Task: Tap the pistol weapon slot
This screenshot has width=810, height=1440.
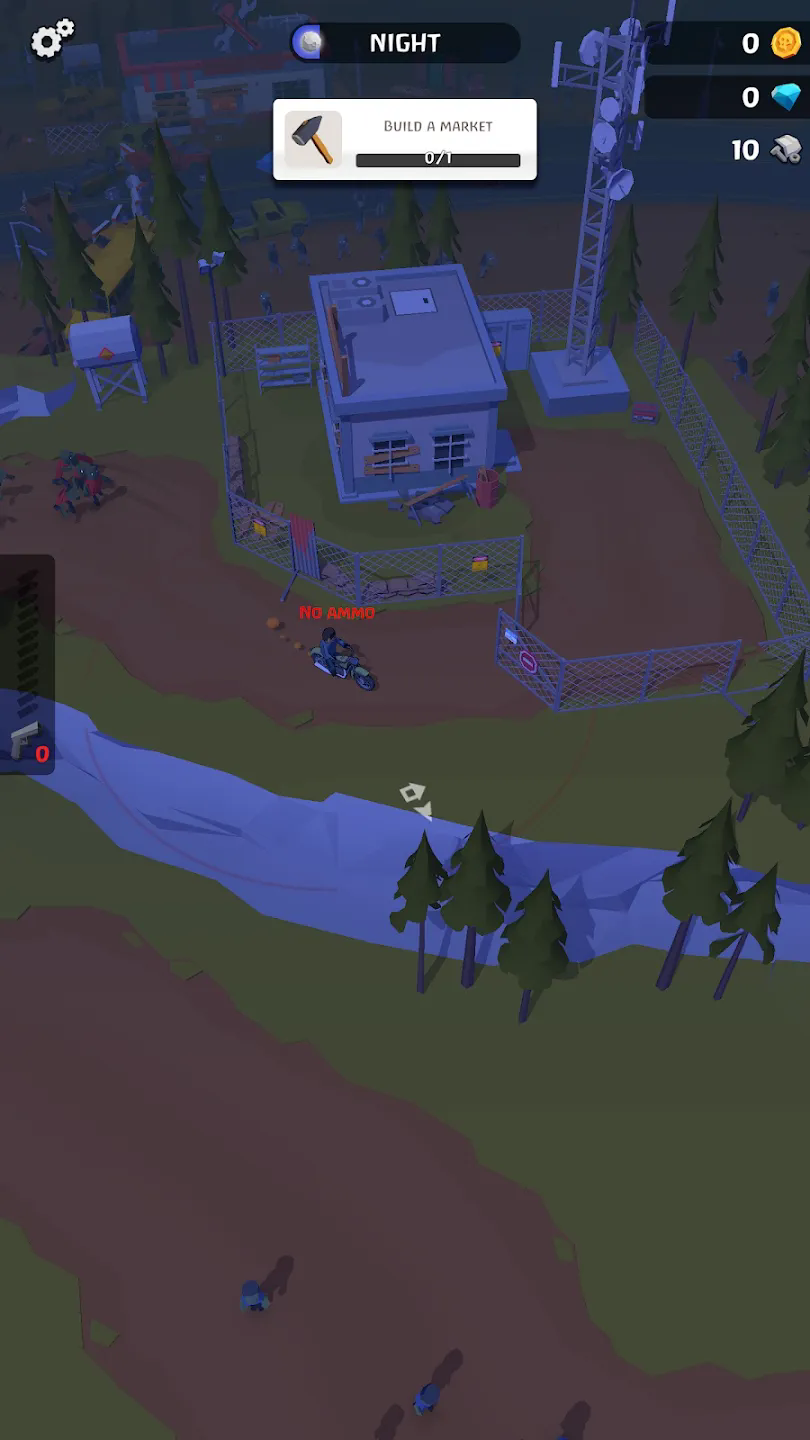Action: (27, 742)
